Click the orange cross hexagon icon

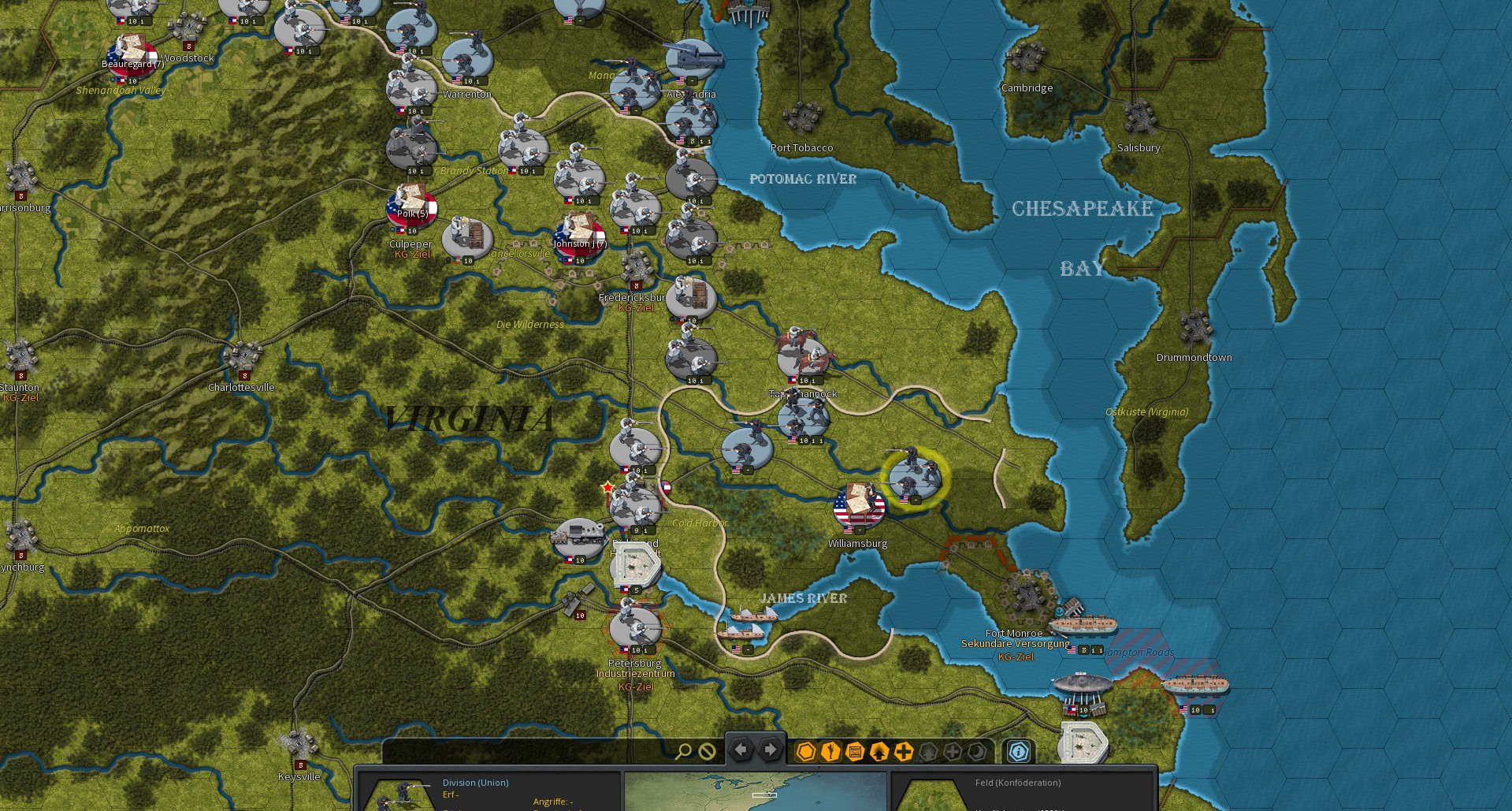[904, 751]
